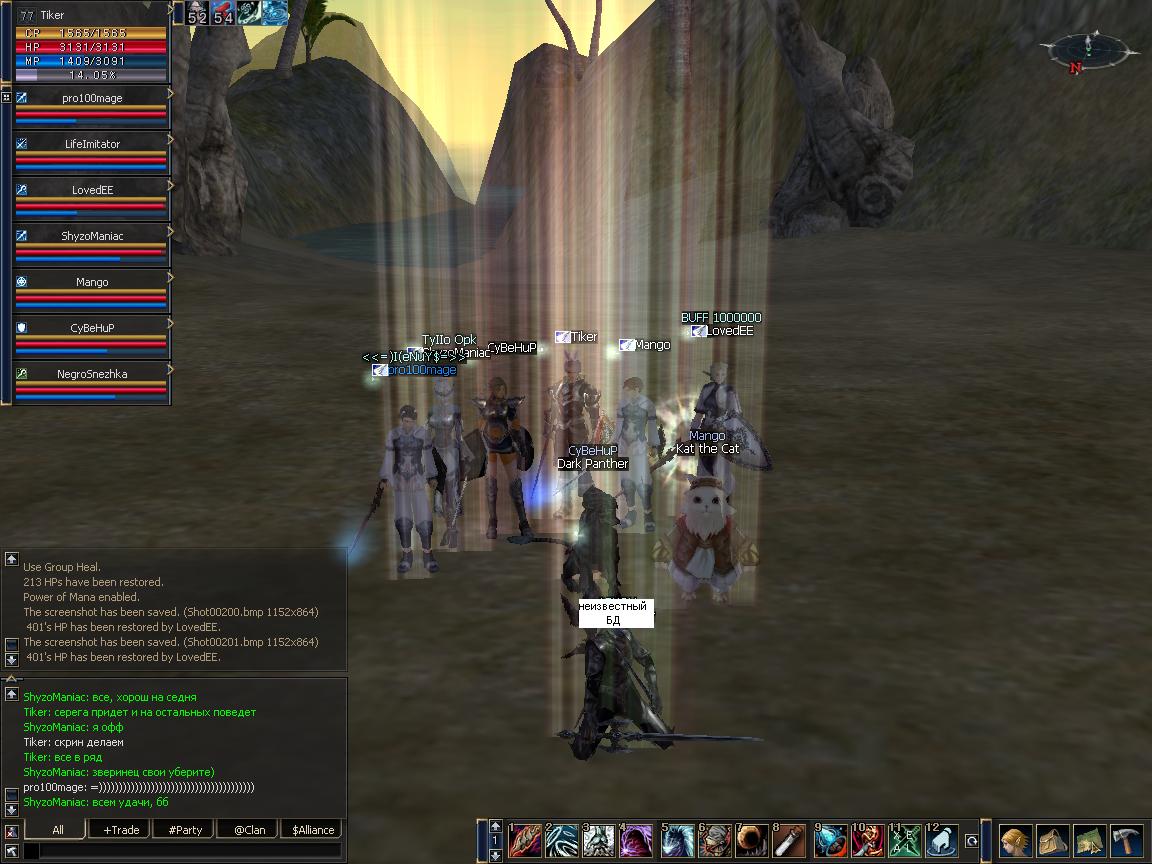
Task: Show the @Clan chat tab
Action: [249, 829]
